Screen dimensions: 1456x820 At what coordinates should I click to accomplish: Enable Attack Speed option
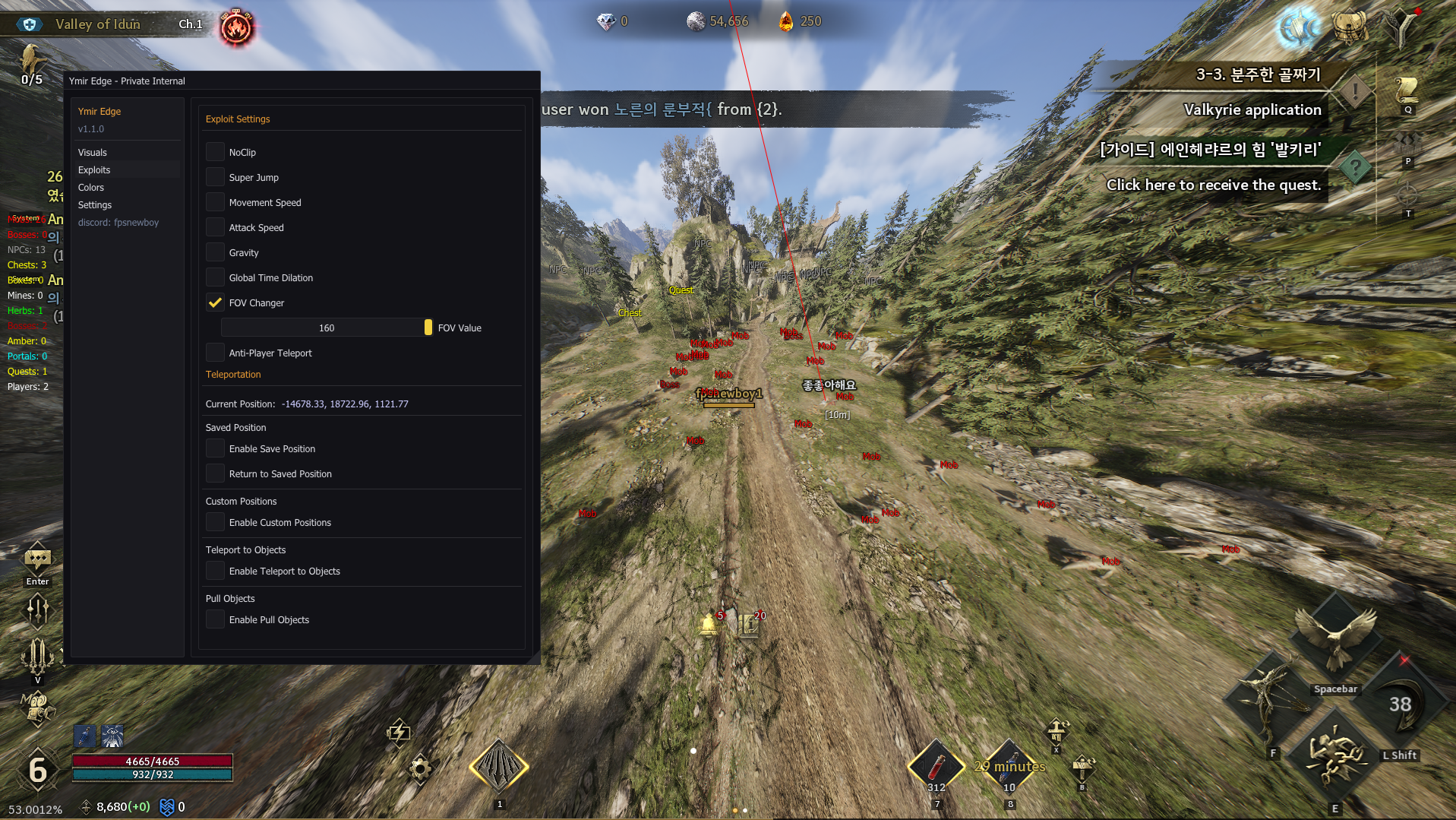coord(216,227)
